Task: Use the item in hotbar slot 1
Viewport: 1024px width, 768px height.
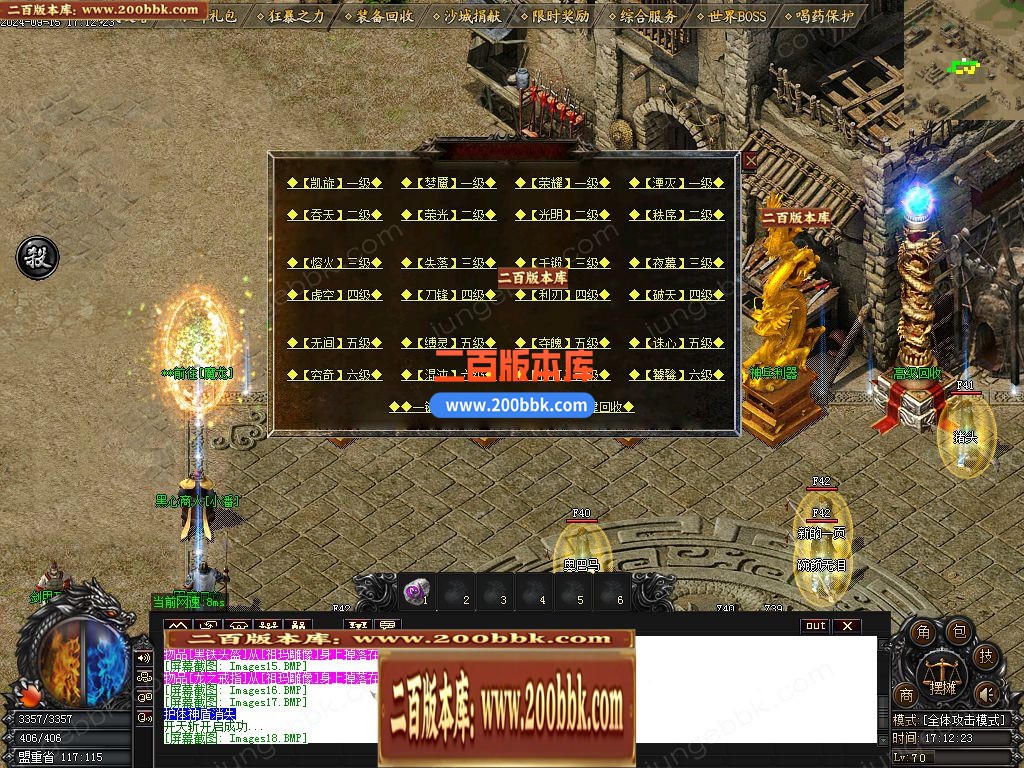Action: click(416, 592)
